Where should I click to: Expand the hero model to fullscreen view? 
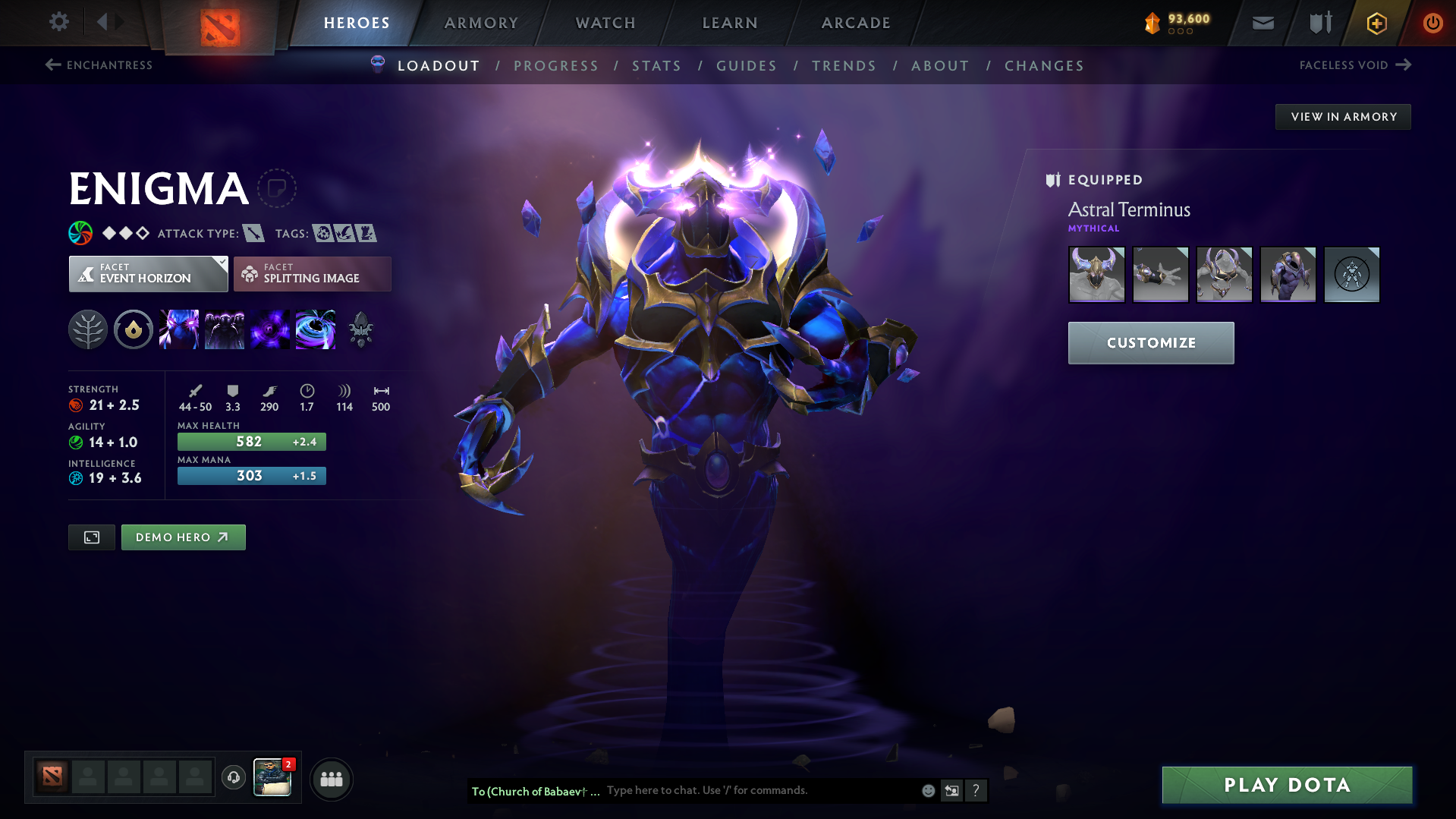[x=91, y=537]
